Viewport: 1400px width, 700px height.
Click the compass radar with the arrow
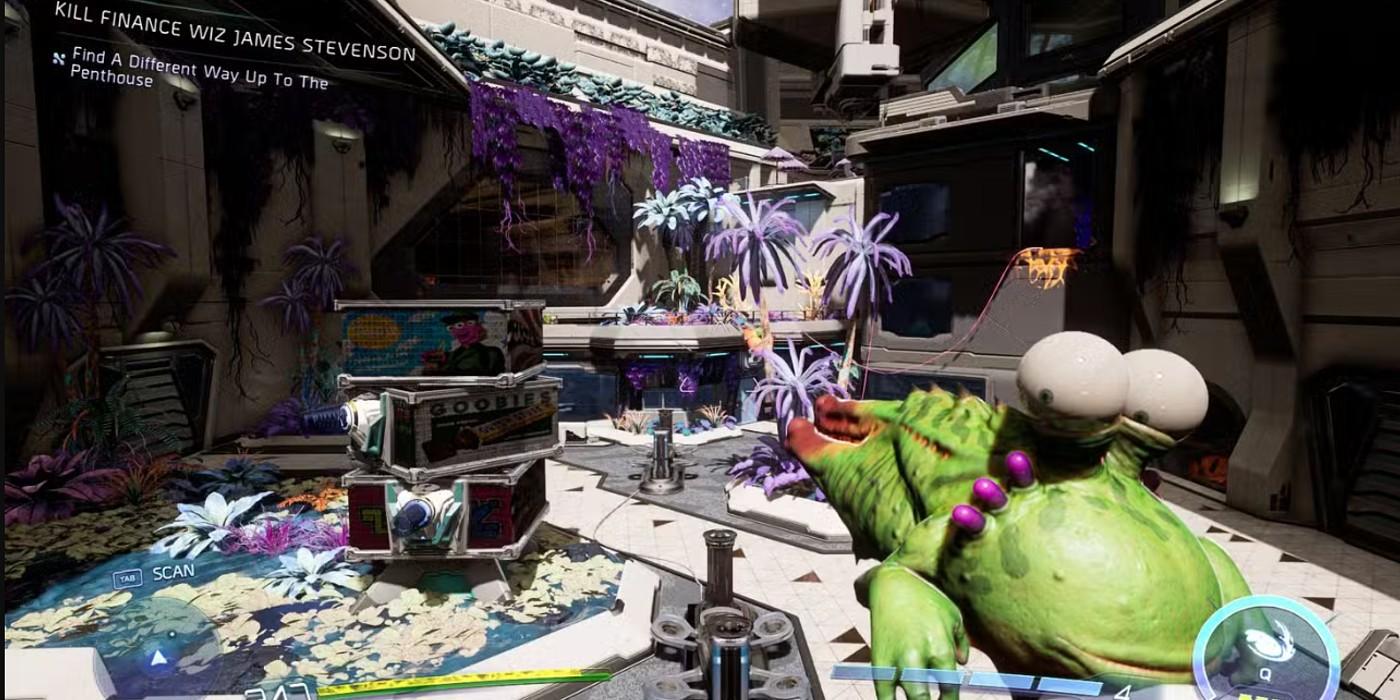158,653
